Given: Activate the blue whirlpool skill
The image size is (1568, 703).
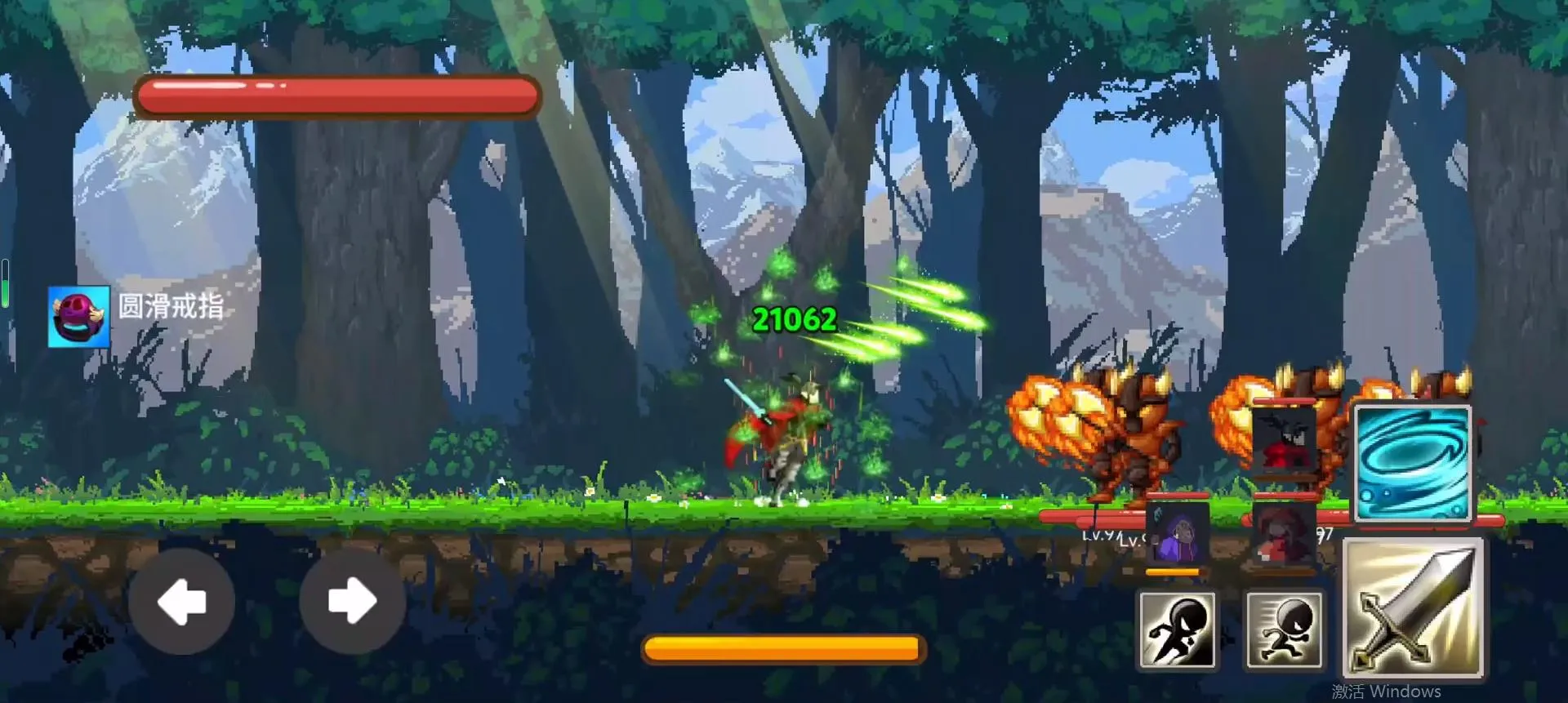Looking at the screenshot, I should [1412, 463].
